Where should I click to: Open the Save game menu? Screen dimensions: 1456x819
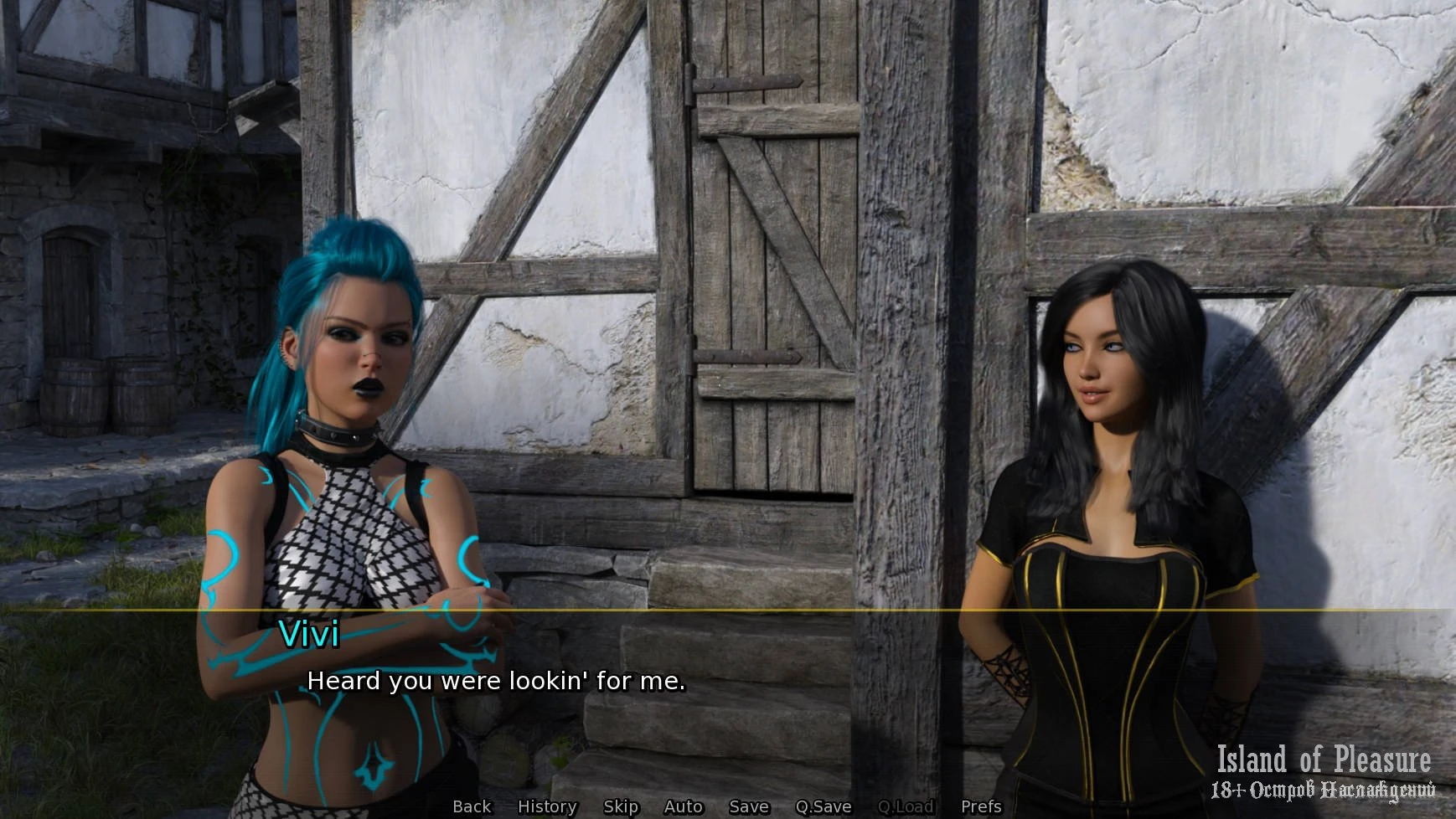[x=749, y=806]
